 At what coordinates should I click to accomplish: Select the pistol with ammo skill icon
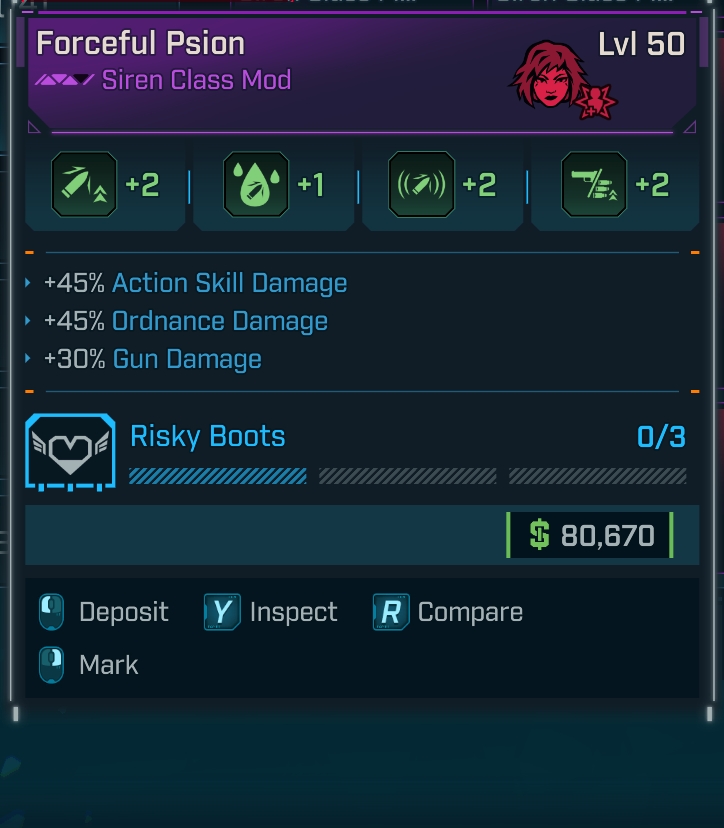click(594, 185)
